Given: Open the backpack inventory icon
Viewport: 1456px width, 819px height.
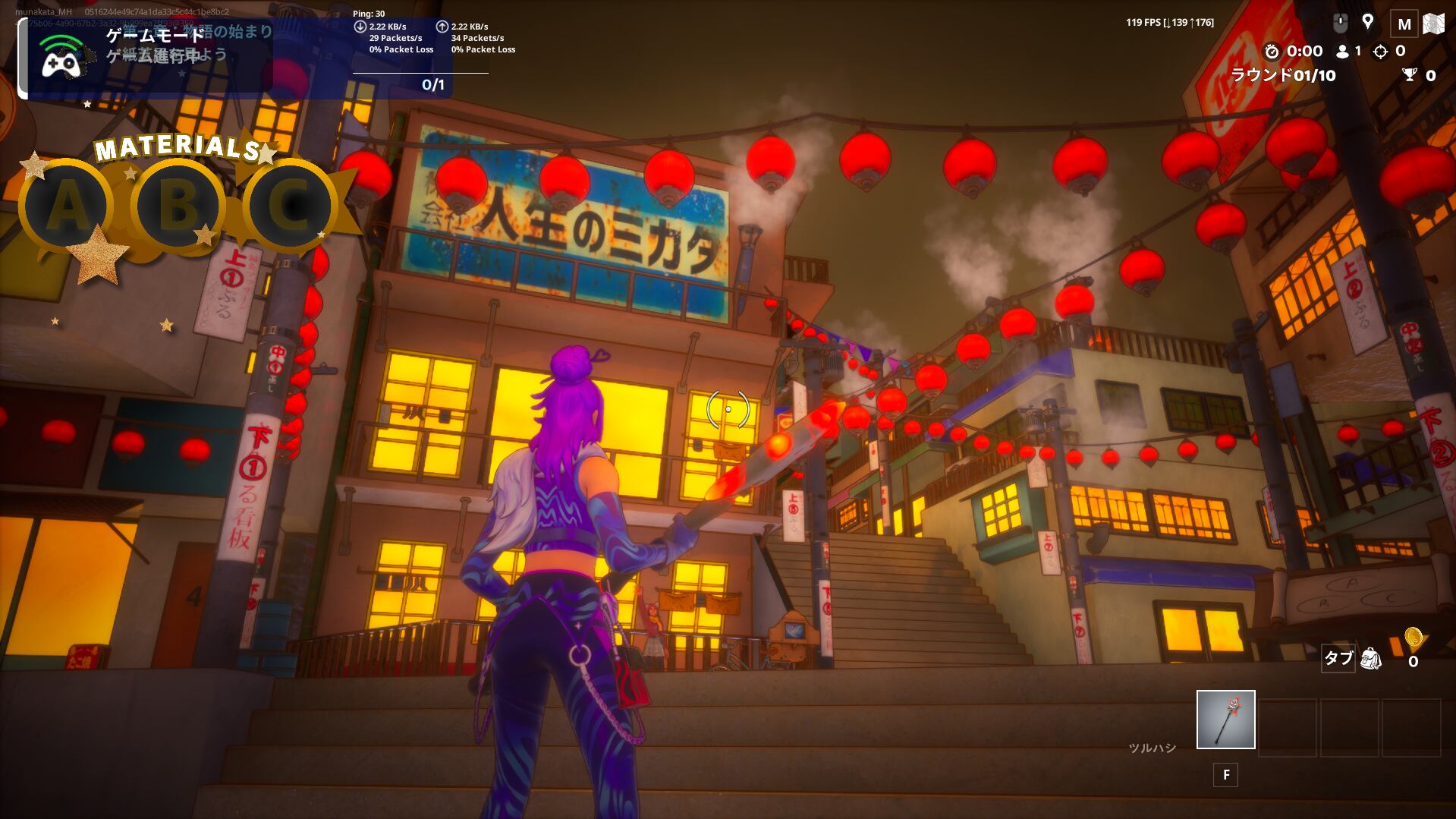Looking at the screenshot, I should click(x=1370, y=658).
